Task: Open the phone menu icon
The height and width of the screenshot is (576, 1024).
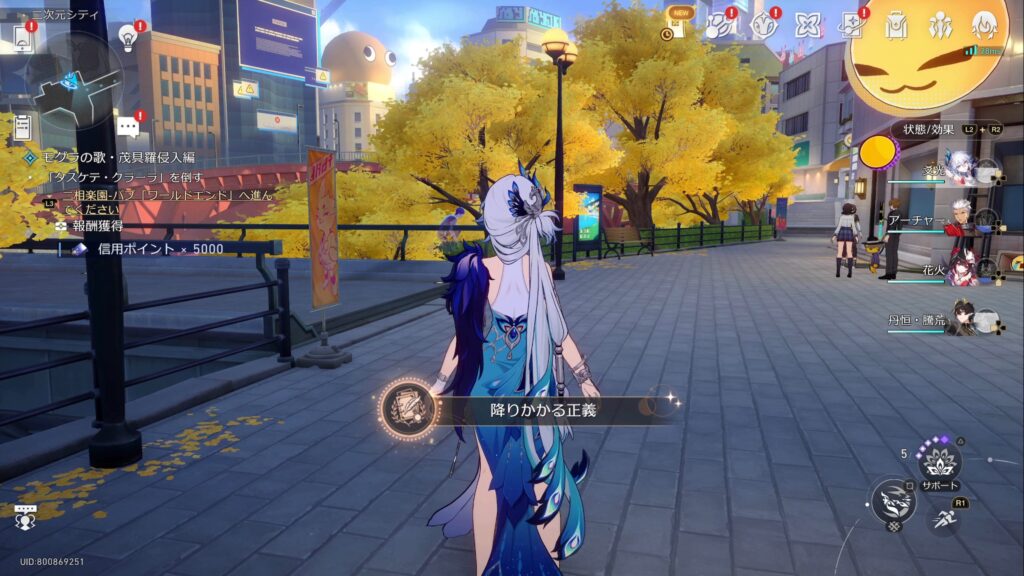Action: 22,38
